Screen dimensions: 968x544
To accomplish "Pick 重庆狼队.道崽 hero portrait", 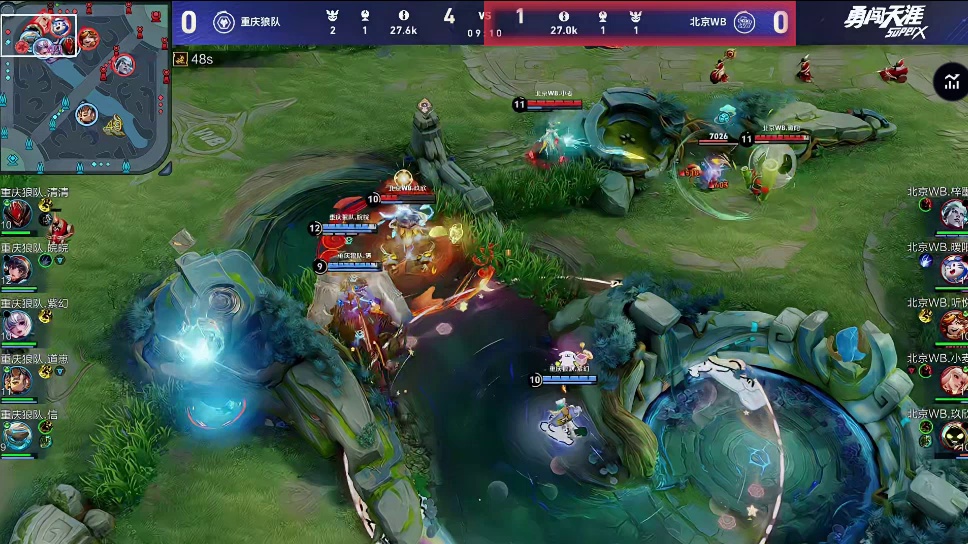I will (x=17, y=380).
